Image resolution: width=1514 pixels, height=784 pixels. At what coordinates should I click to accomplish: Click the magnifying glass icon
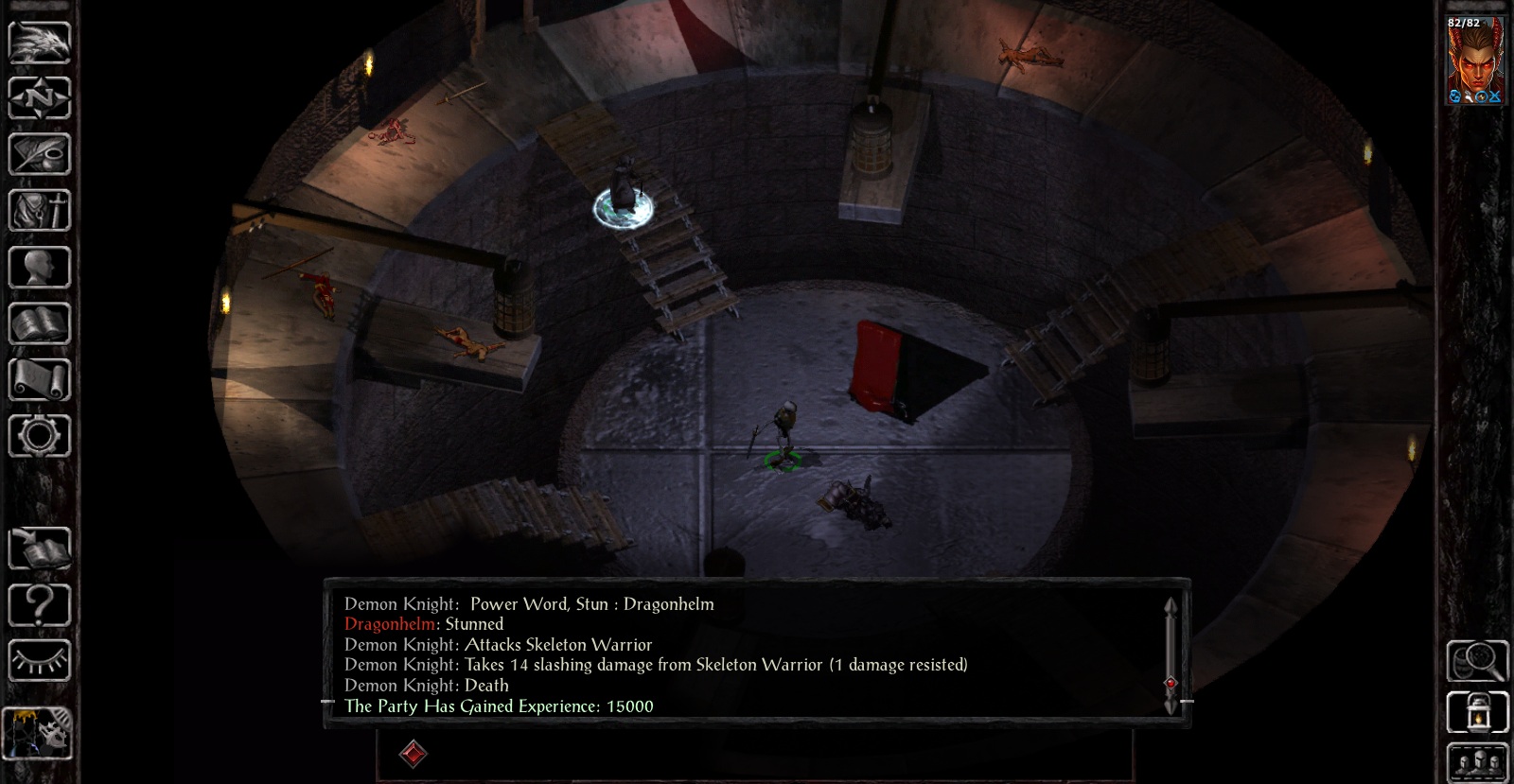(x=1476, y=660)
